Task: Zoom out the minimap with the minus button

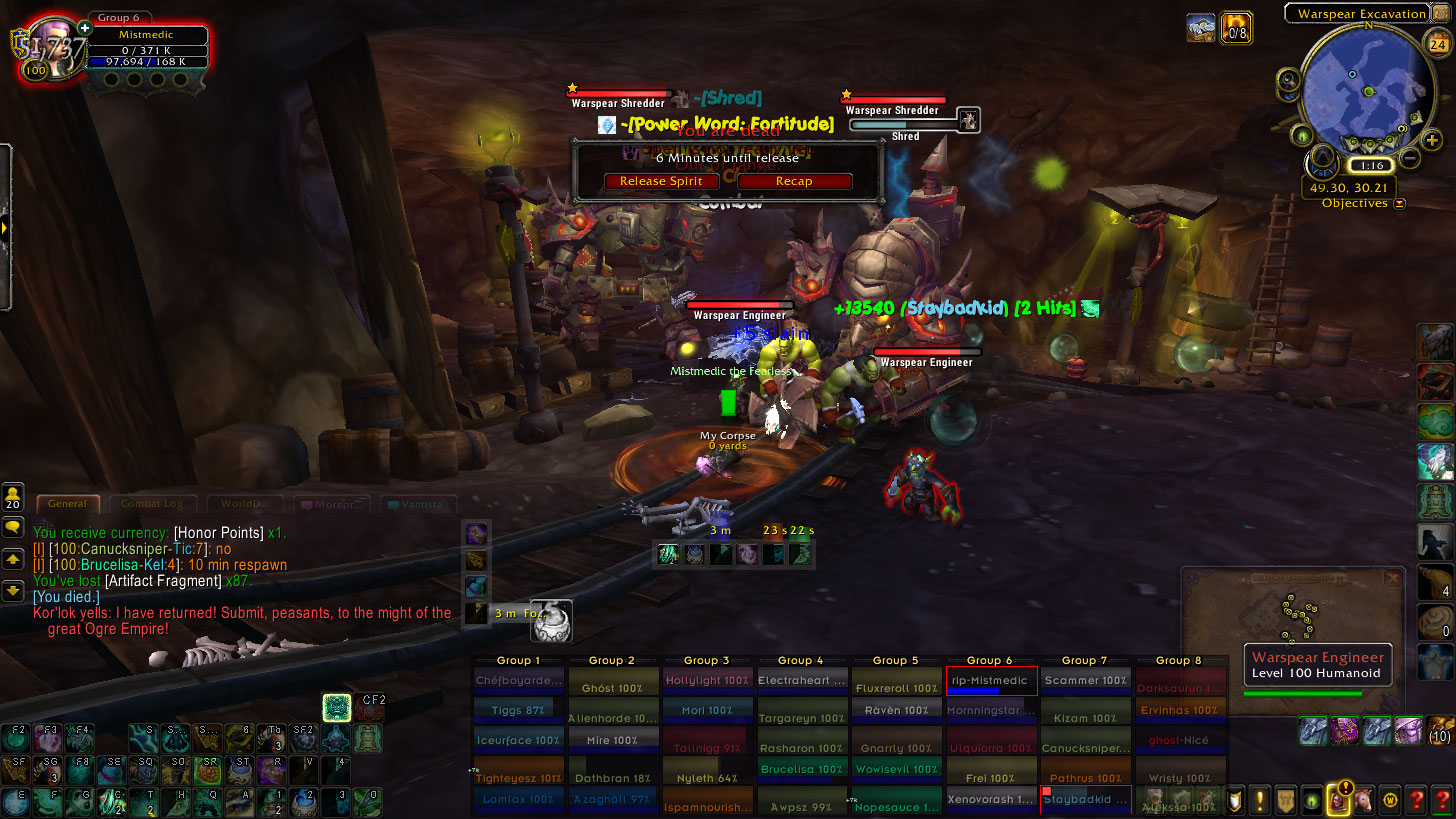Action: coord(1409,158)
